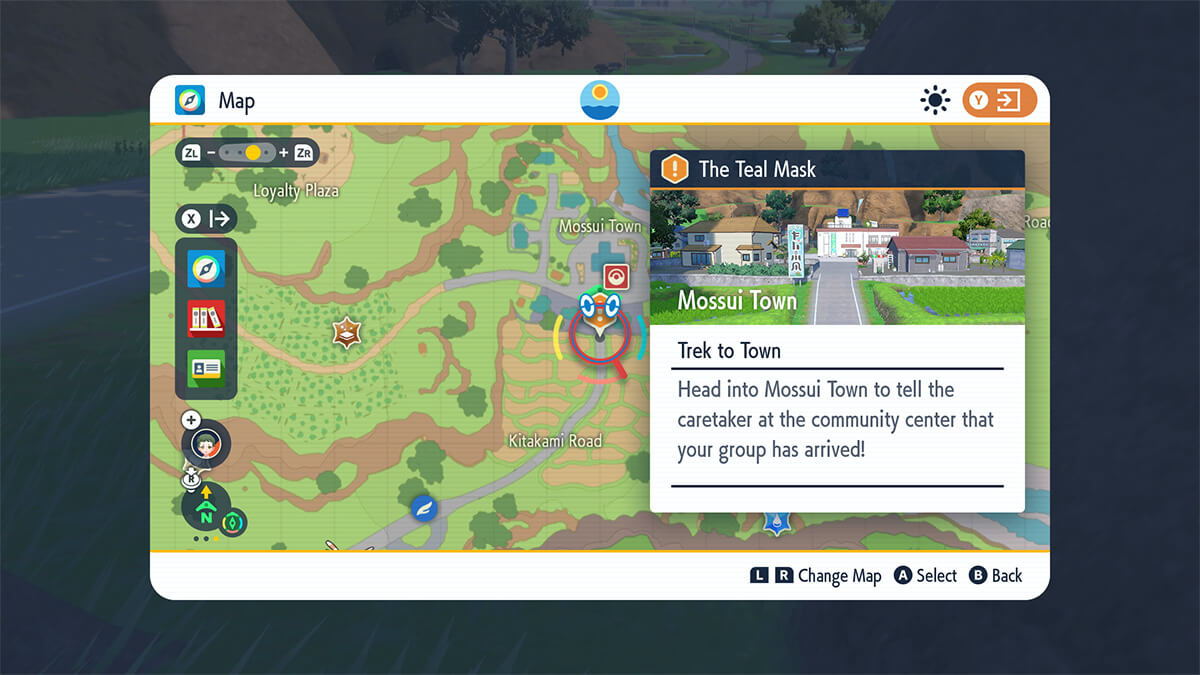Click the sun weather icon
1200x675 pixels.
[935, 100]
